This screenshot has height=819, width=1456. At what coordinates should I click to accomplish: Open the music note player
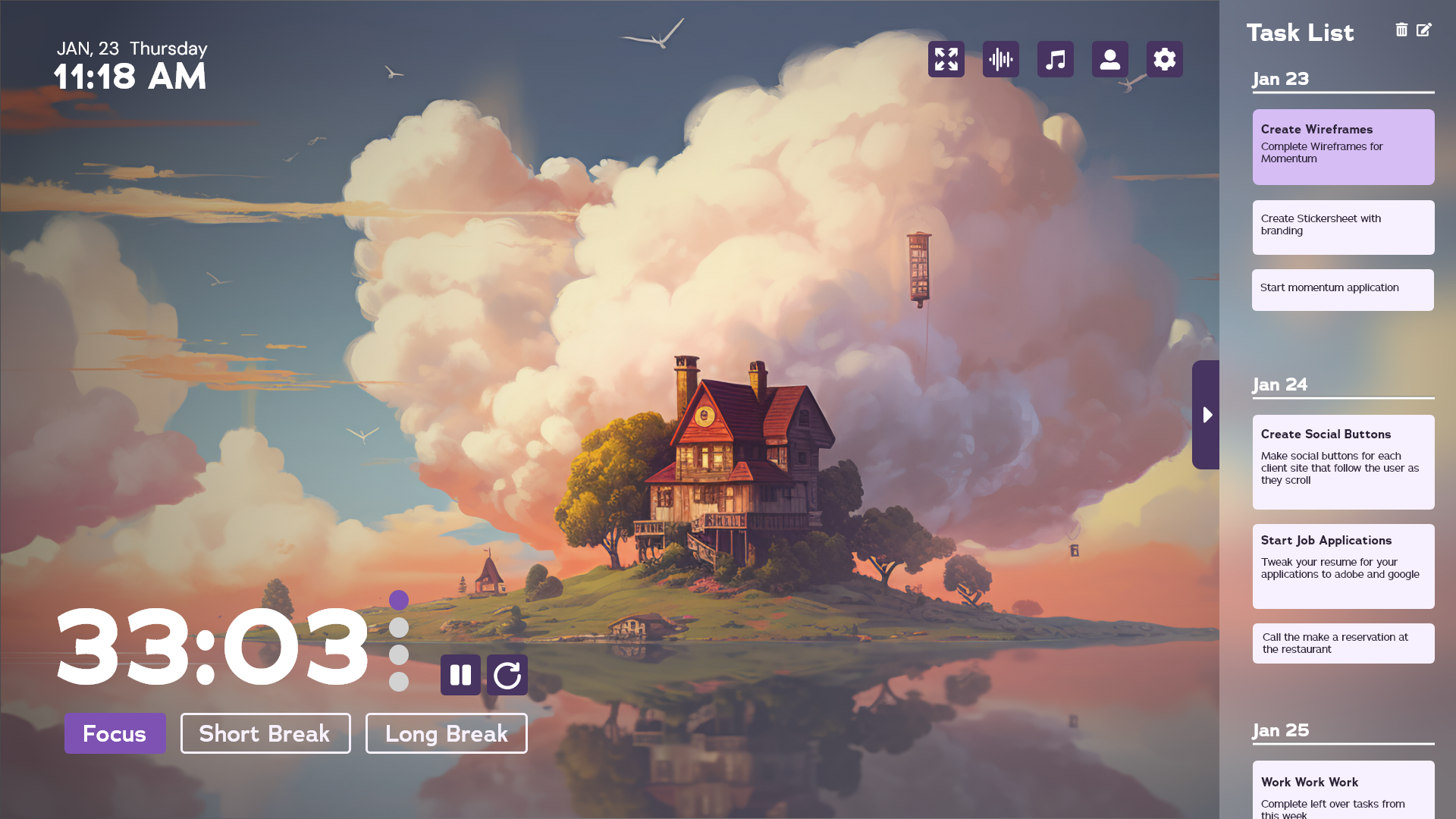1055,59
